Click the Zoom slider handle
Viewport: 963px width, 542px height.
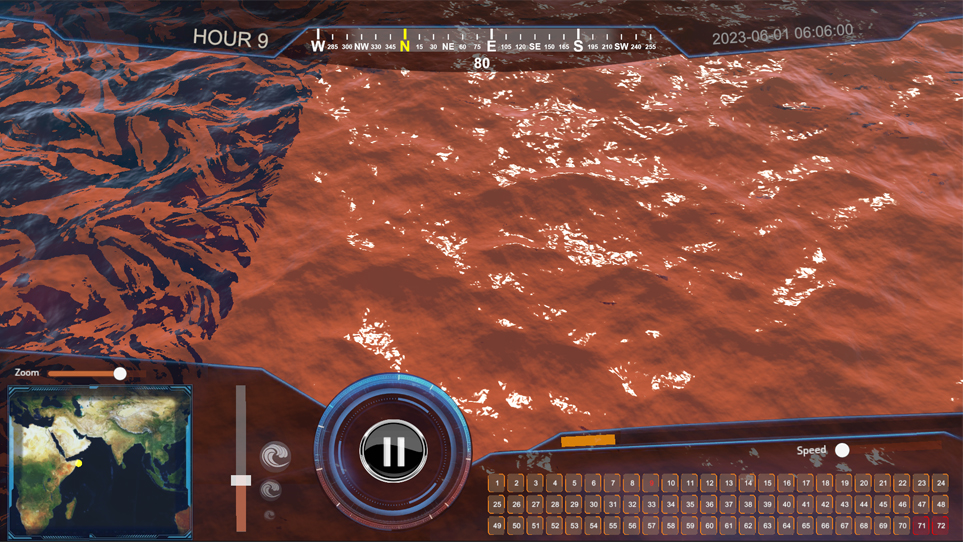click(120, 373)
